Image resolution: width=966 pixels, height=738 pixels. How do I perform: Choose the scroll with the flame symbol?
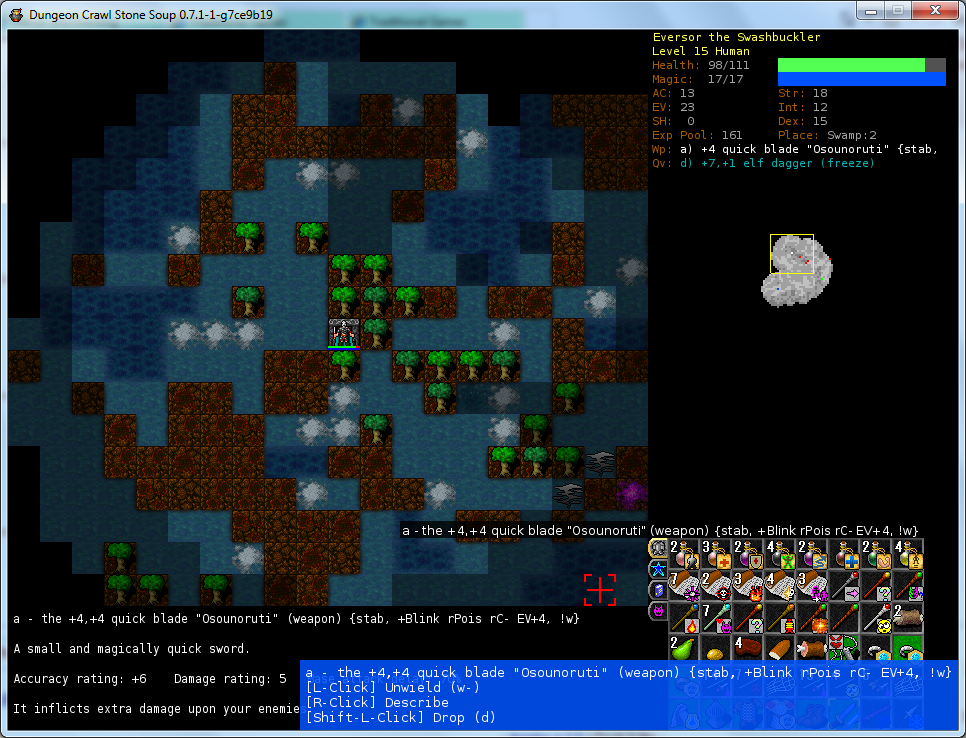pos(748,587)
